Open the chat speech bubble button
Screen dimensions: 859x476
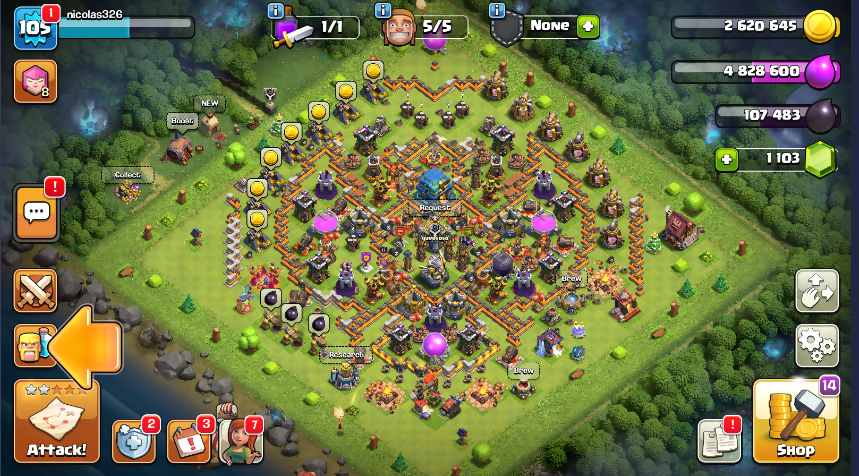coord(37,212)
